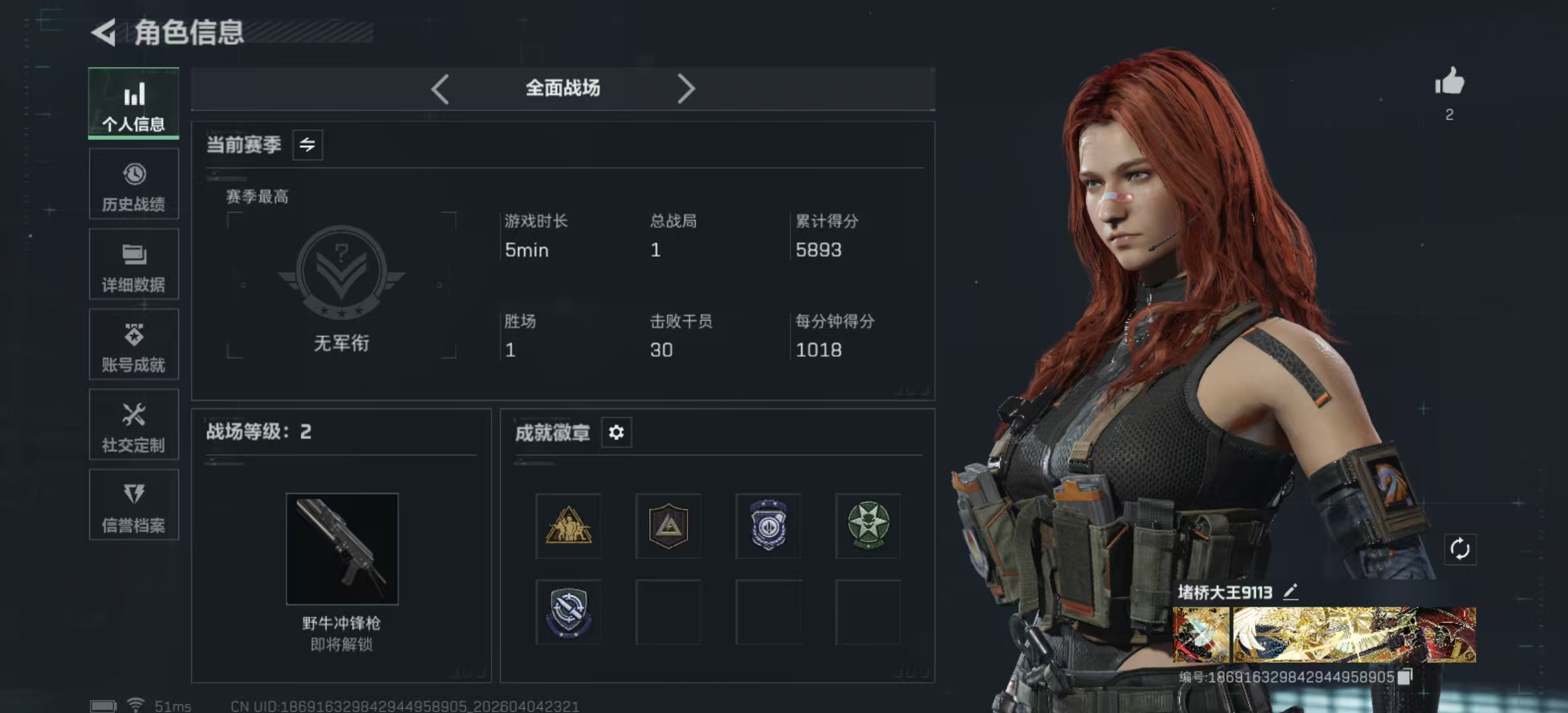Toggle the season swap button next to 当前赛季
This screenshot has height=713, width=1568.
point(308,145)
